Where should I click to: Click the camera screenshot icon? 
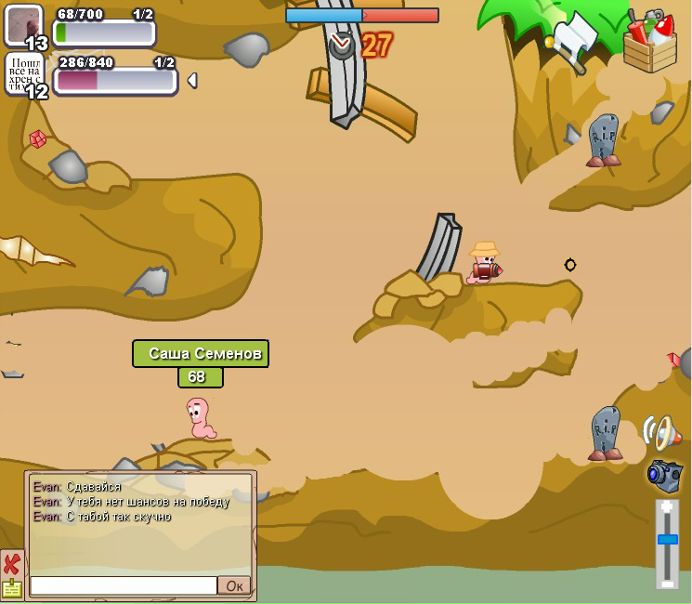coord(664,474)
